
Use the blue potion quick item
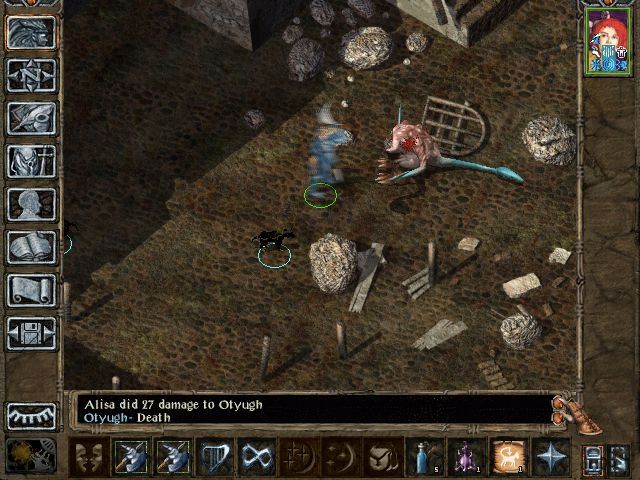pyautogui.click(x=425, y=457)
